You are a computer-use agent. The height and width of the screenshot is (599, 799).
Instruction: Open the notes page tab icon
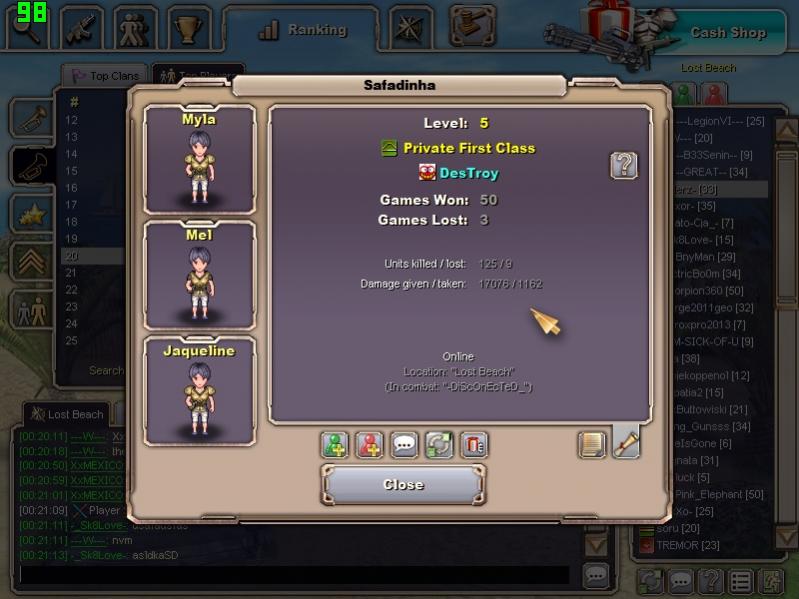point(592,445)
